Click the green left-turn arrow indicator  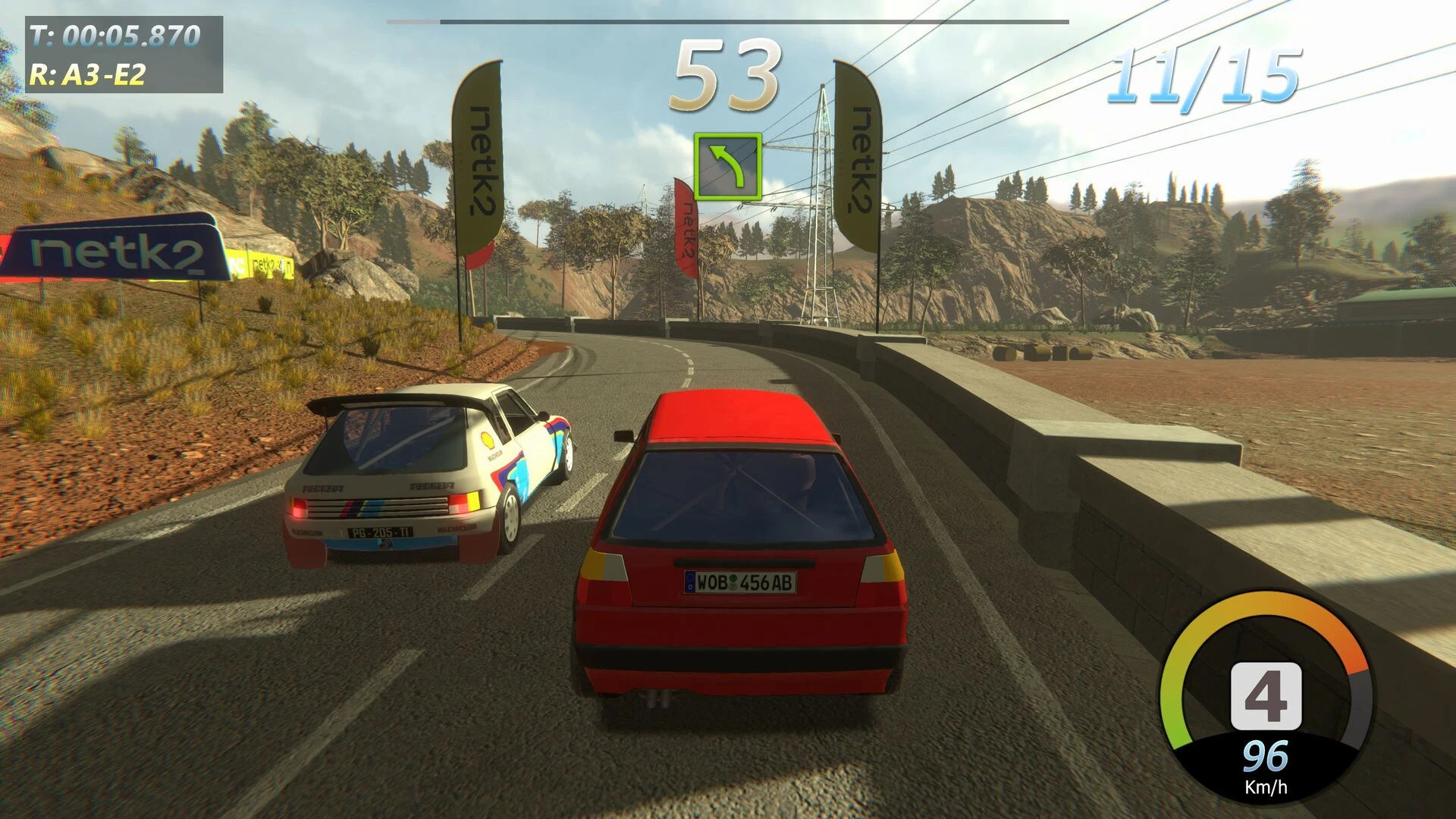click(x=727, y=167)
